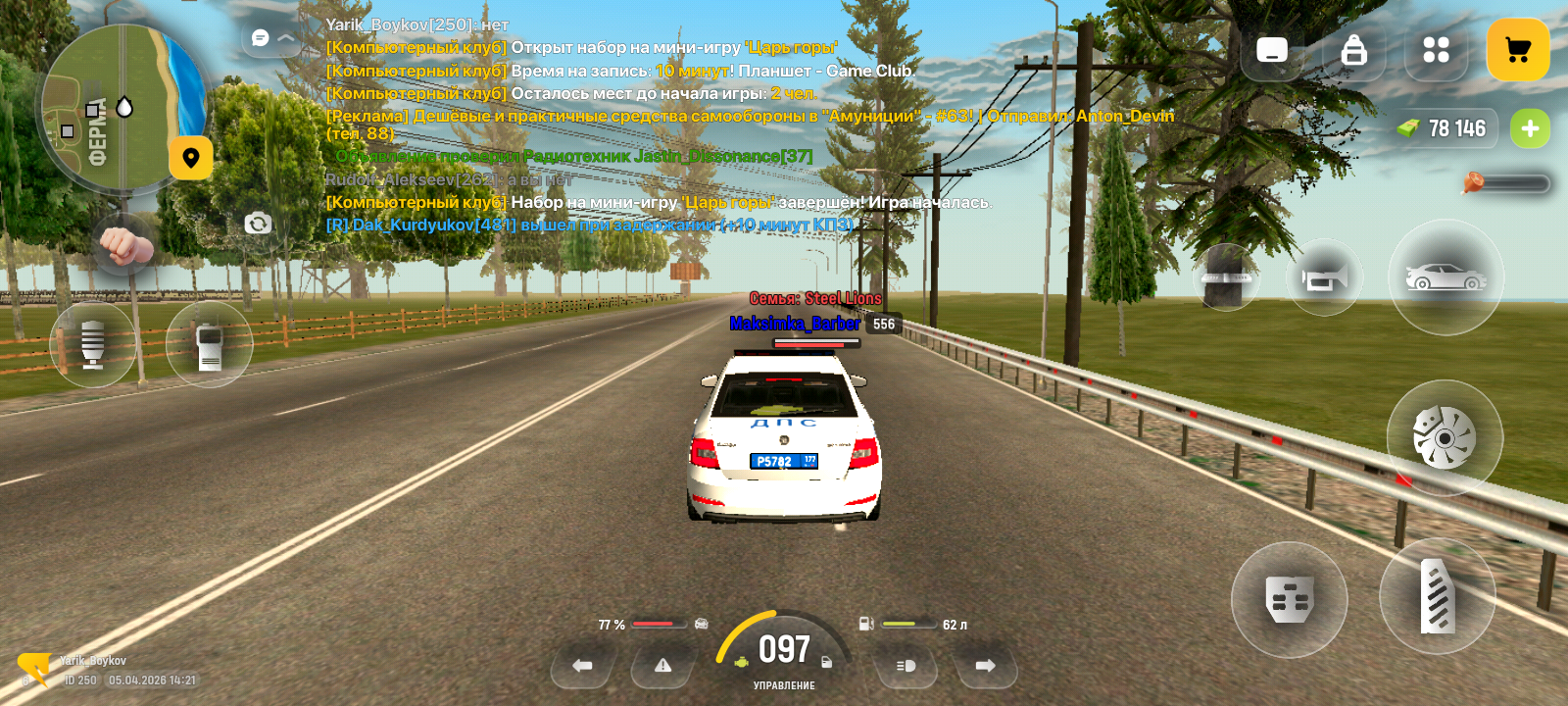The image size is (1568, 706).
Task: Honk the car horn
Action: pos(1324,279)
